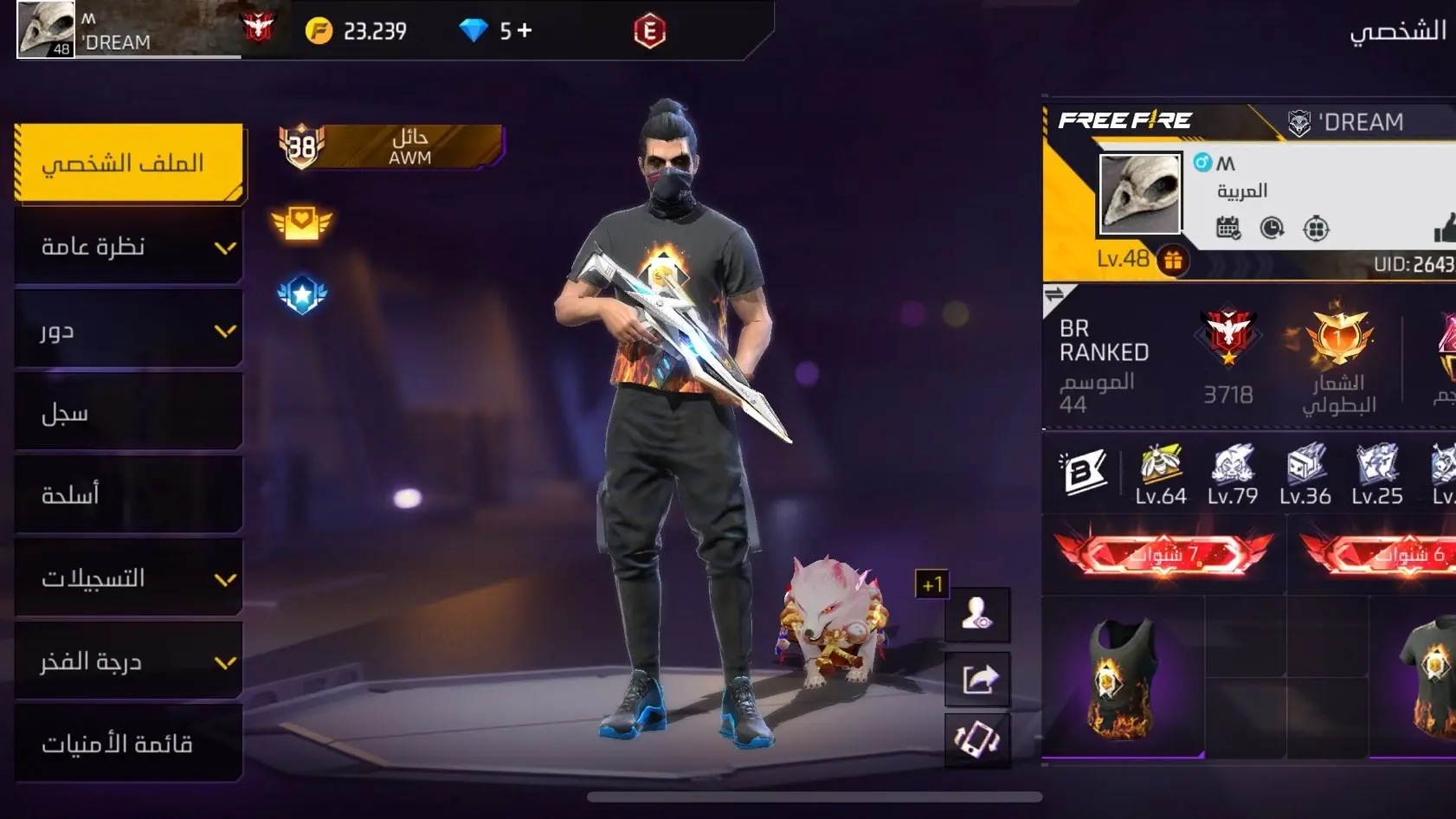This screenshot has width=1456, height=819.
Task: Expand the دور role menu entry
Action: tap(129, 330)
